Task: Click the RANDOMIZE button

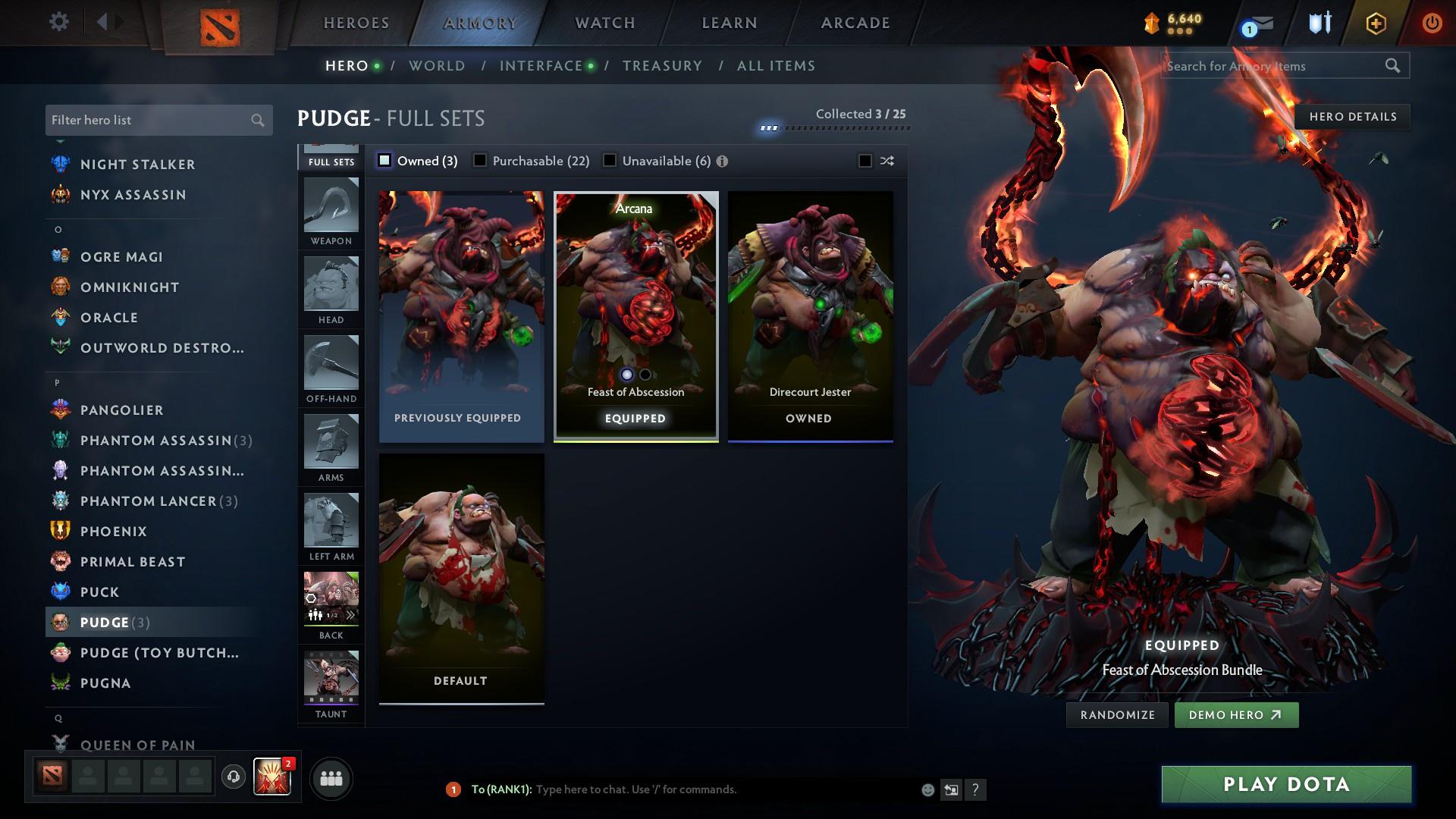Action: tap(1116, 714)
